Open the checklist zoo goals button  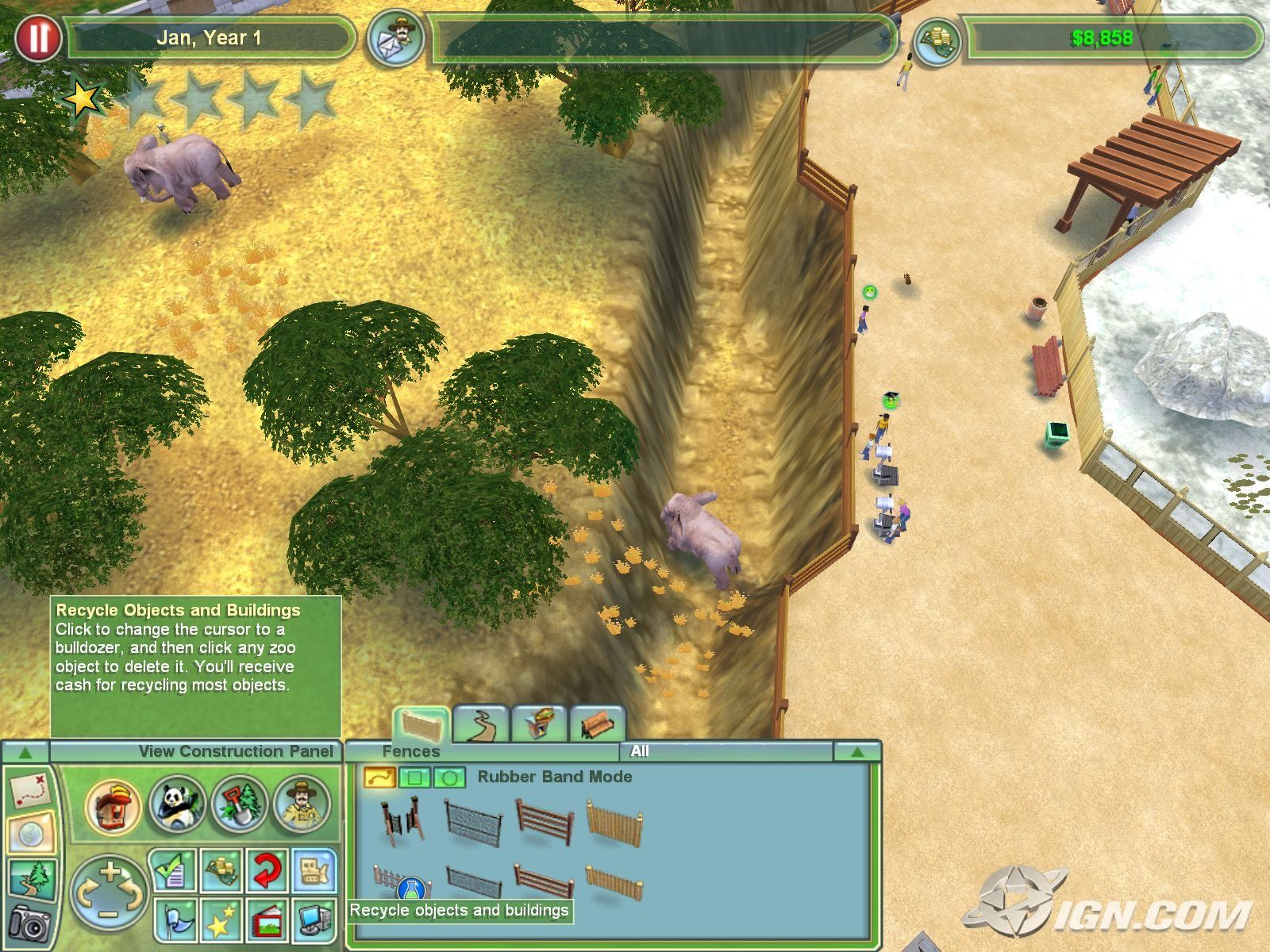tap(173, 870)
